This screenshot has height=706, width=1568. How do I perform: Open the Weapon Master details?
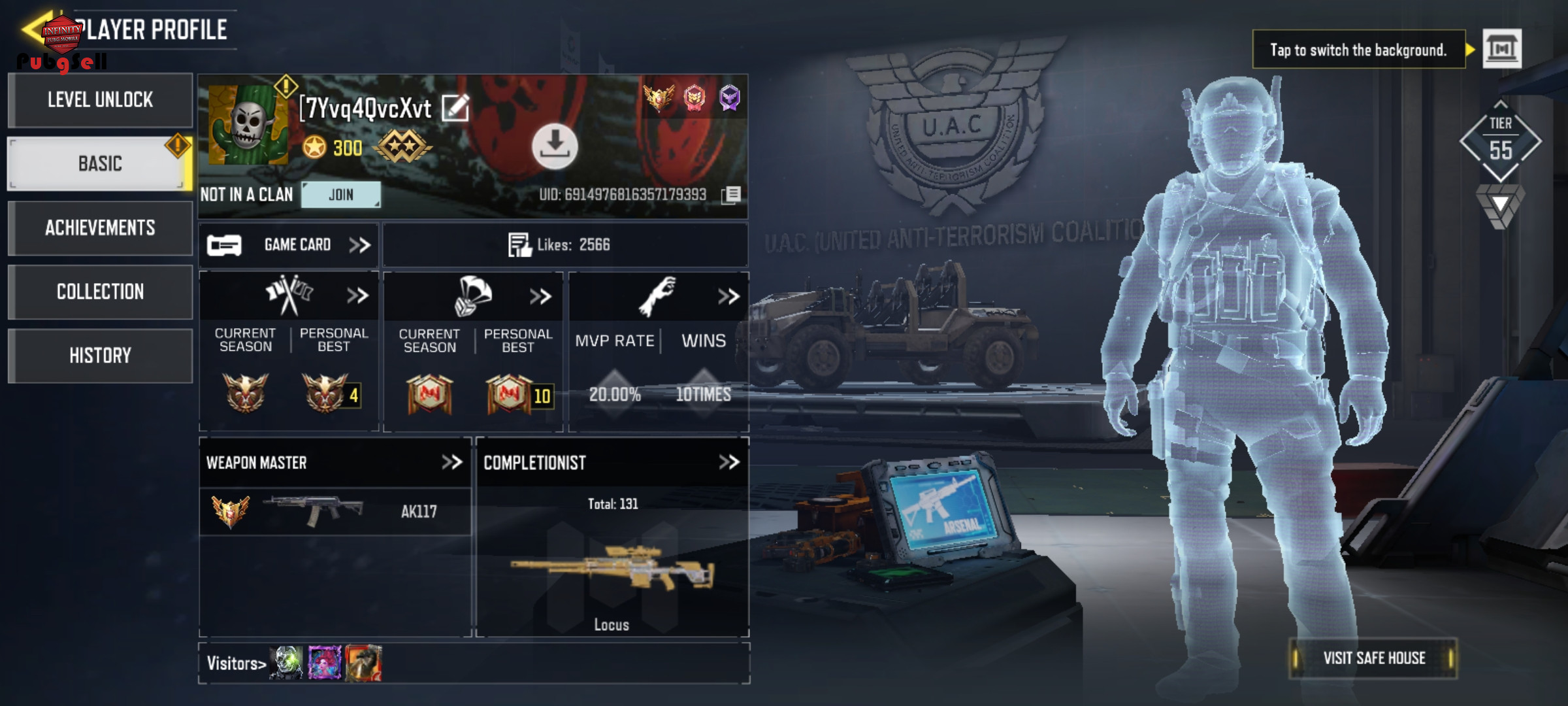pos(451,463)
